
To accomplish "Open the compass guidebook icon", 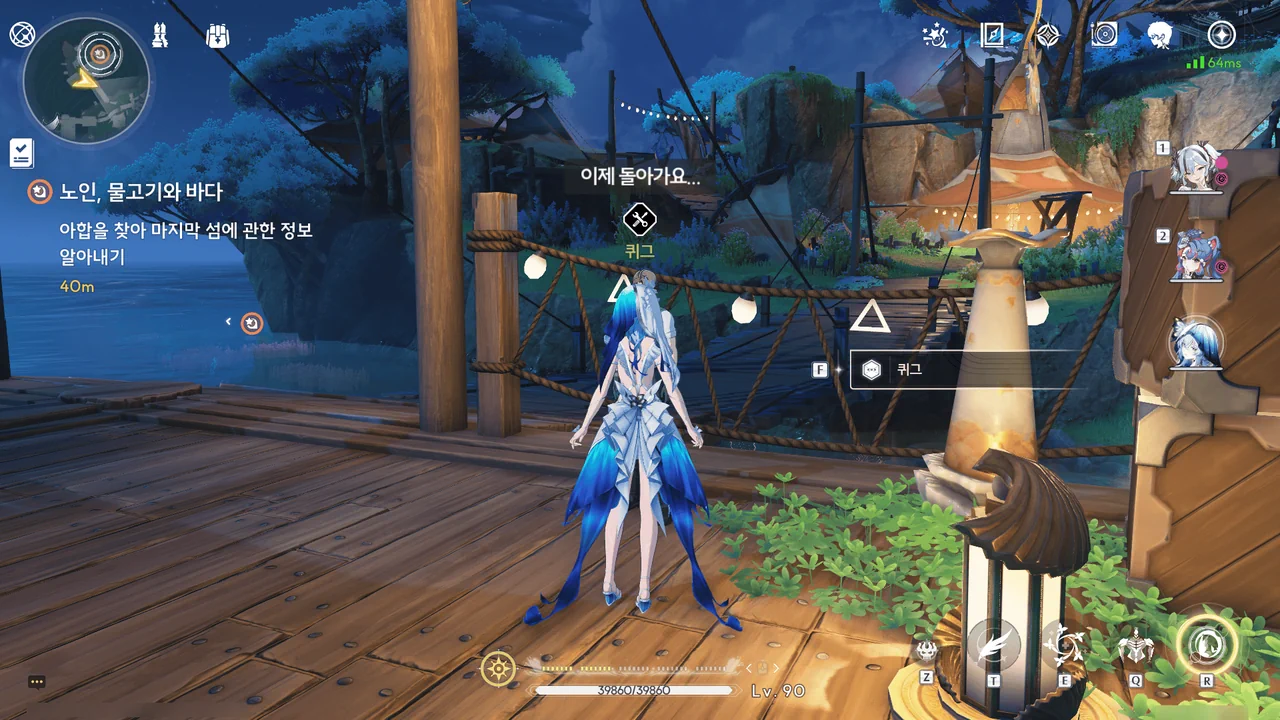I will 992,36.
